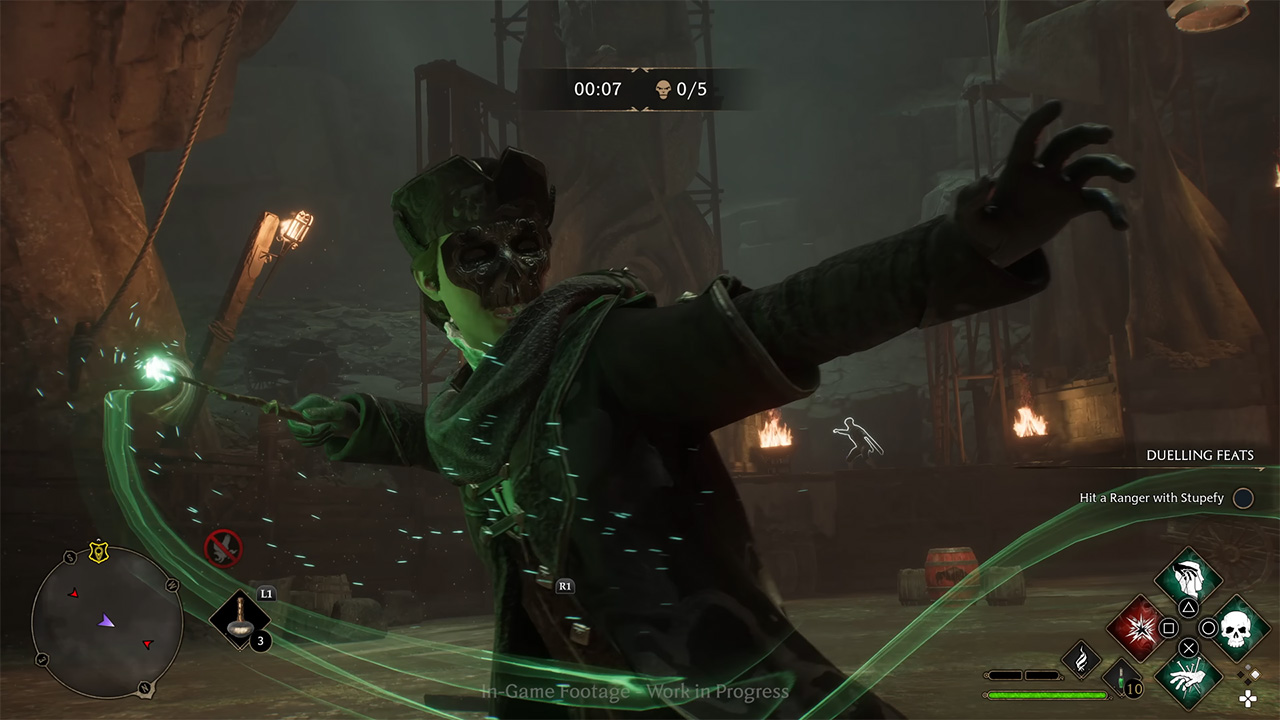Image resolution: width=1280 pixels, height=720 pixels.
Task: Cast the skull curse spell
Action: (1238, 628)
